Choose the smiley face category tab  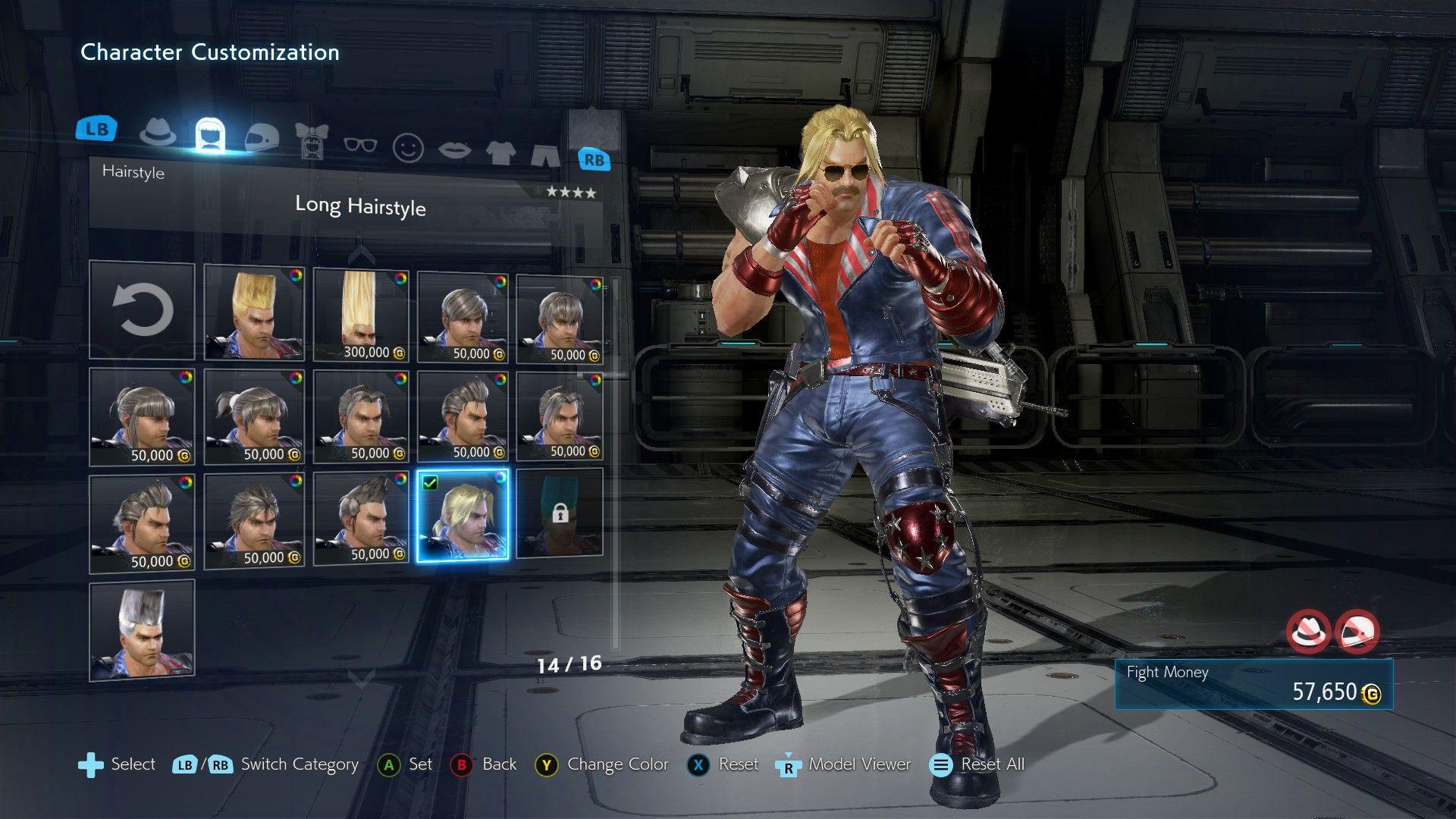pos(408,147)
